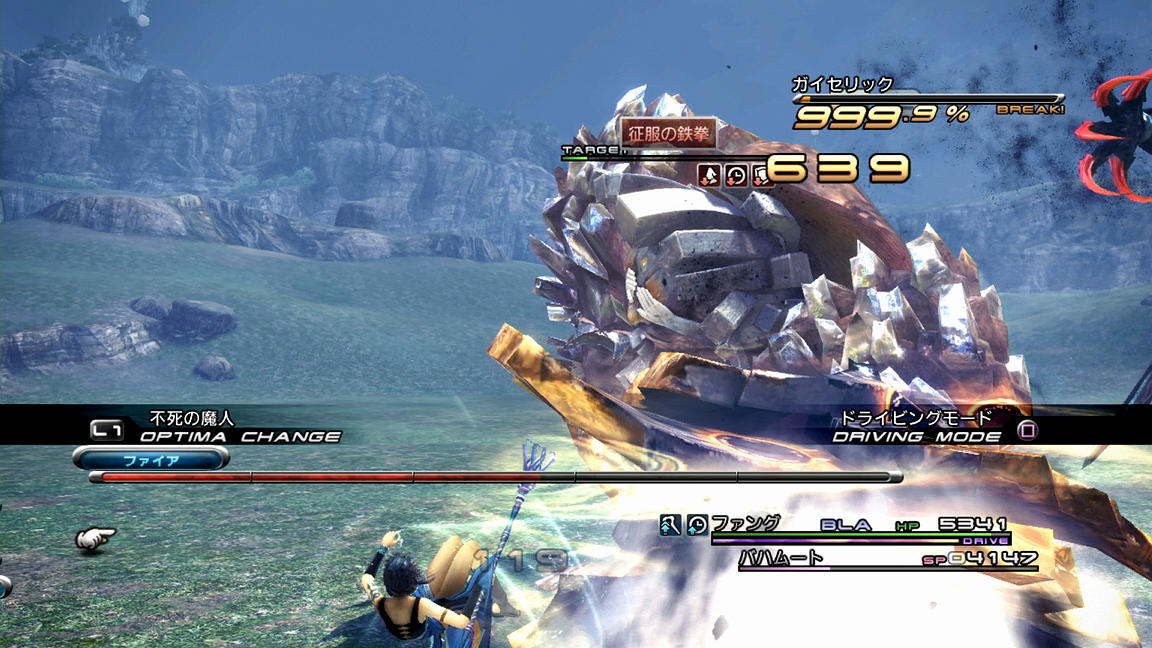Click the enemy's shield-down debuff icon
1152x648 pixels.
(x=762, y=174)
